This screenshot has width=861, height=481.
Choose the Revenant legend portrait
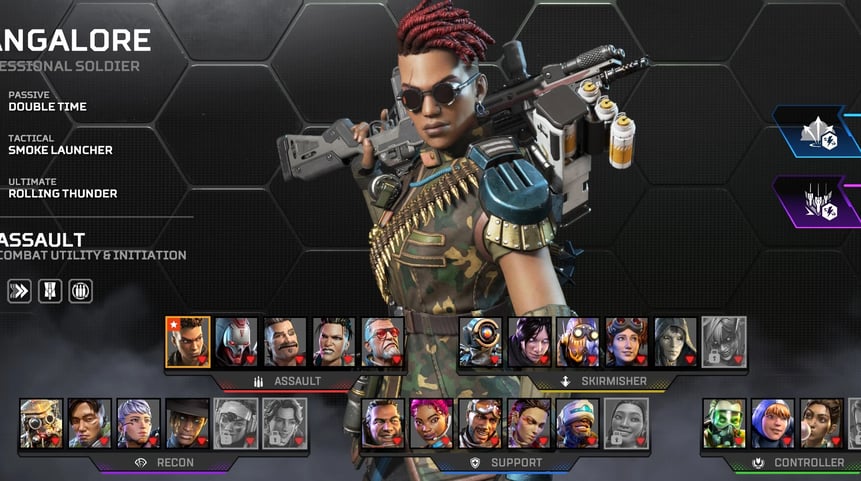[237, 342]
